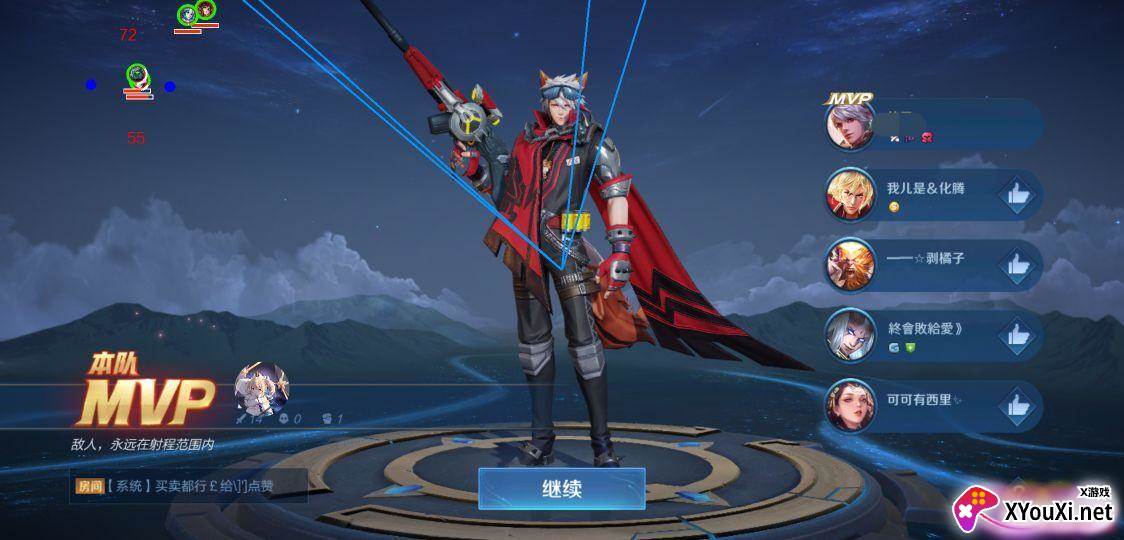This screenshot has width=1124, height=540.
Task: Give a thumbs-up to 可可有西里
Action: [x=1018, y=405]
